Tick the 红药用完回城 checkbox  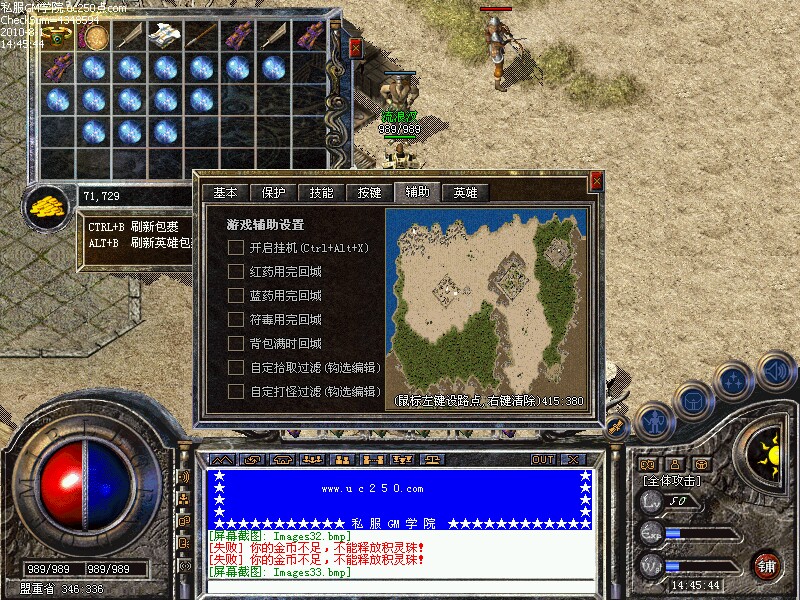pos(236,271)
